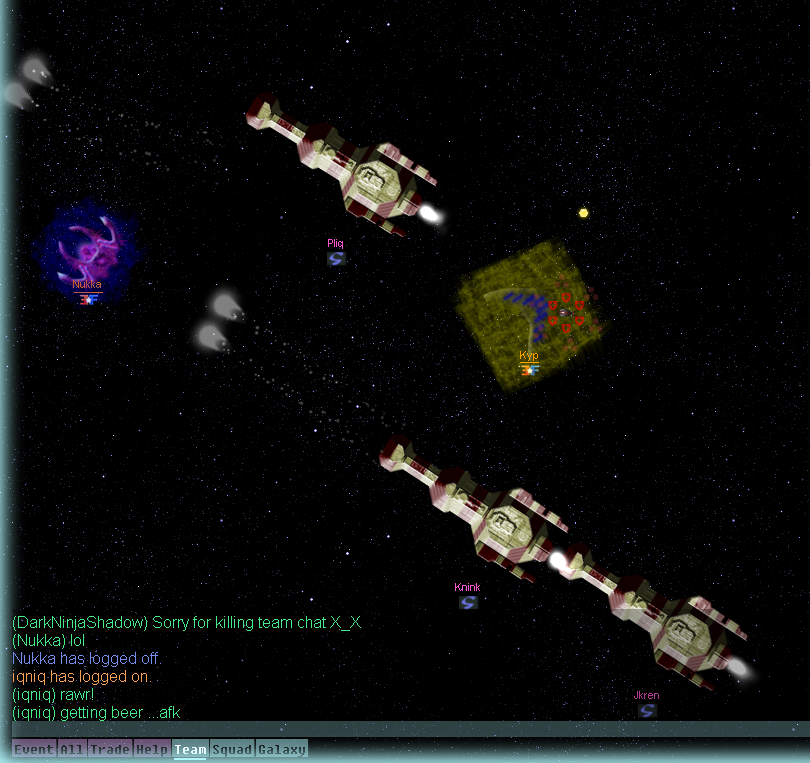The width and height of the screenshot is (810, 763).
Task: Click the active Team chat tab
Action: click(x=190, y=749)
